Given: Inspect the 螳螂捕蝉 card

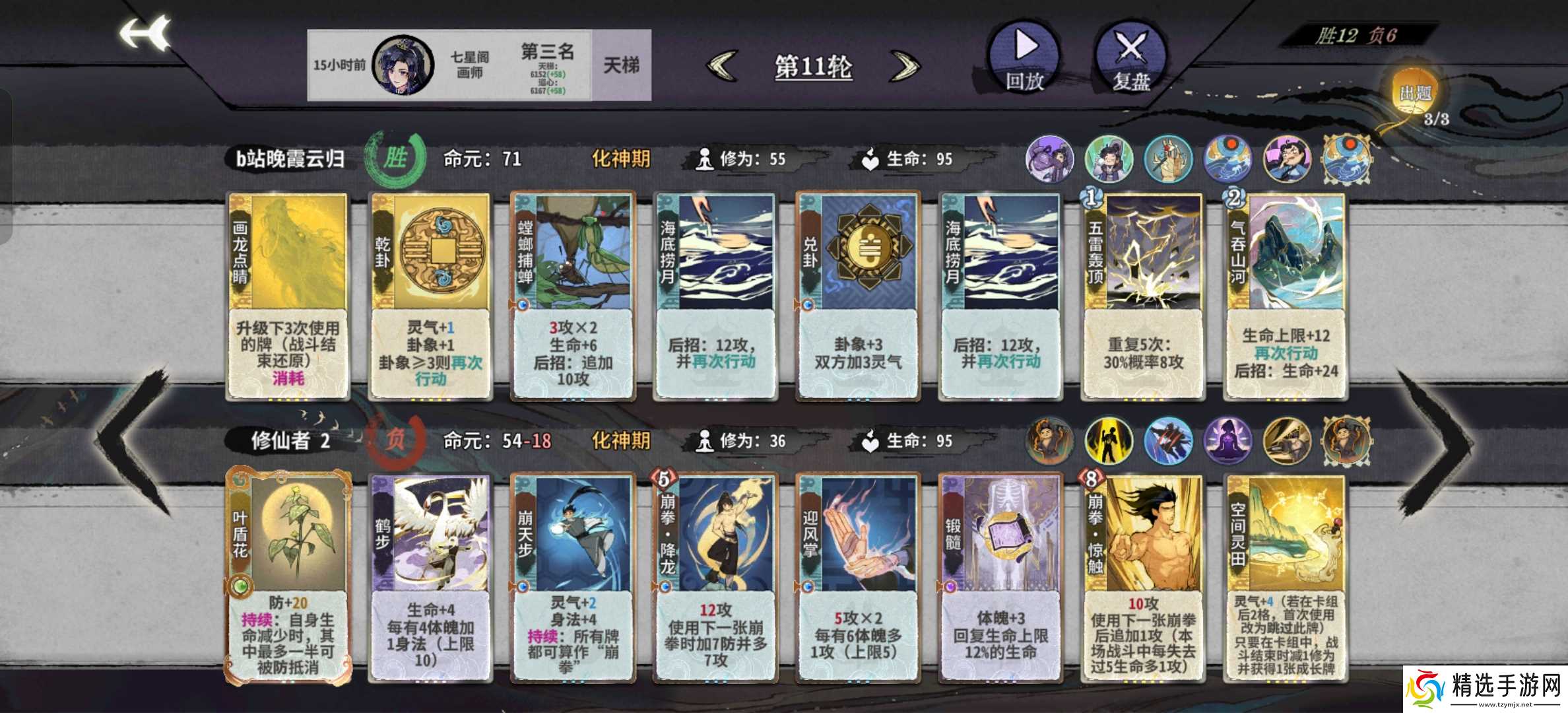Looking at the screenshot, I should click(573, 297).
